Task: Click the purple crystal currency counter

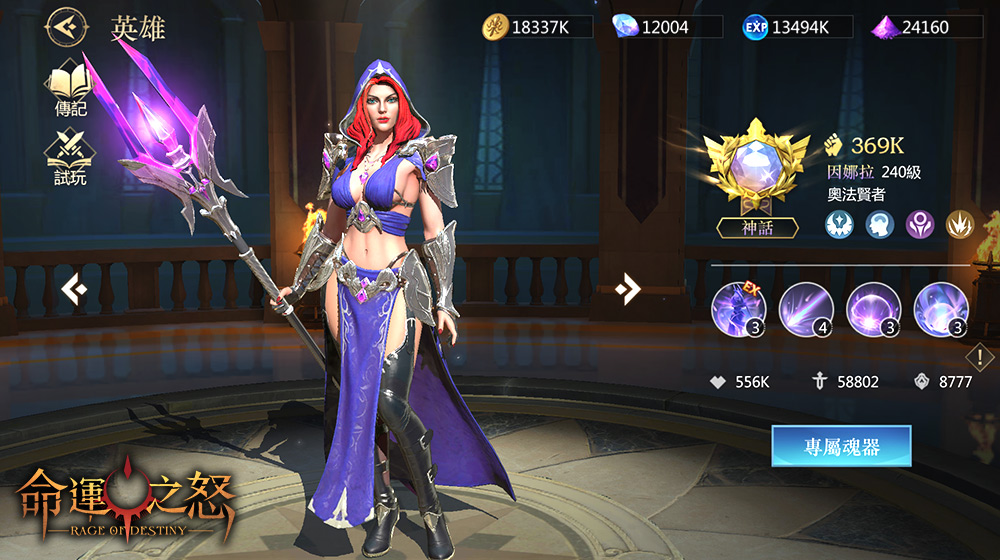Action: pyautogui.click(x=925, y=27)
